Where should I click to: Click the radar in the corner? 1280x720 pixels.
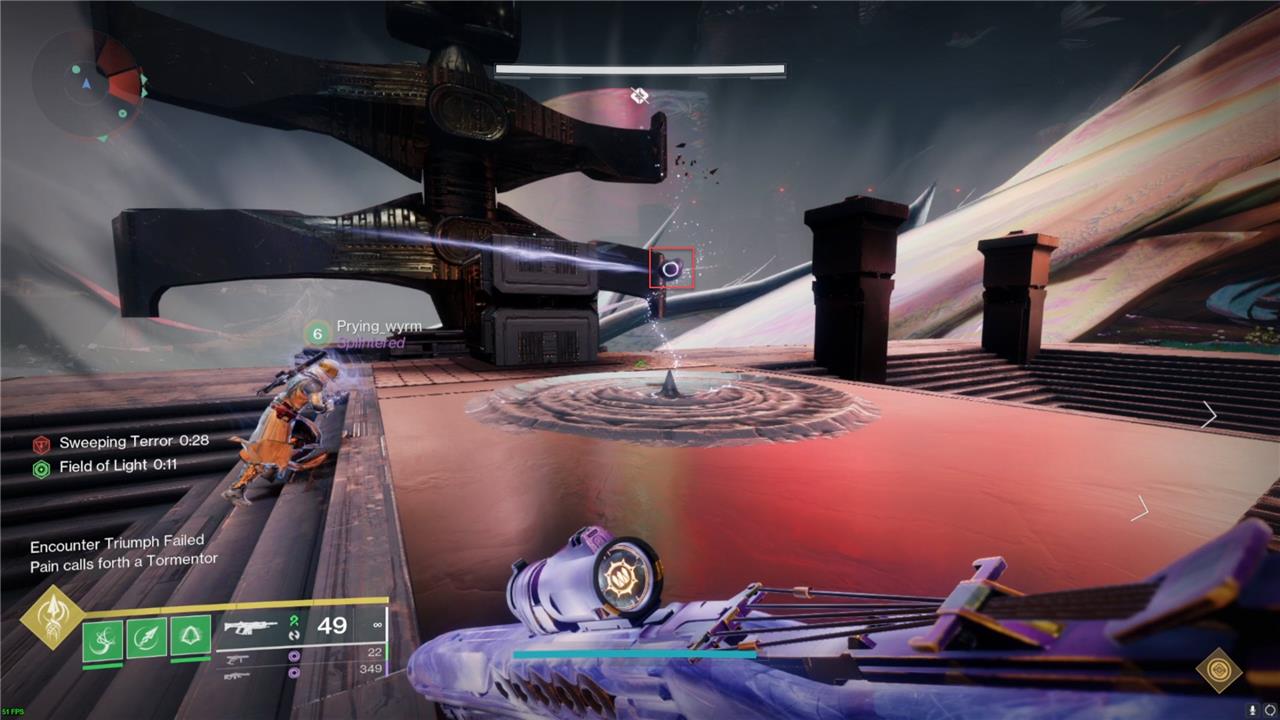(87, 84)
